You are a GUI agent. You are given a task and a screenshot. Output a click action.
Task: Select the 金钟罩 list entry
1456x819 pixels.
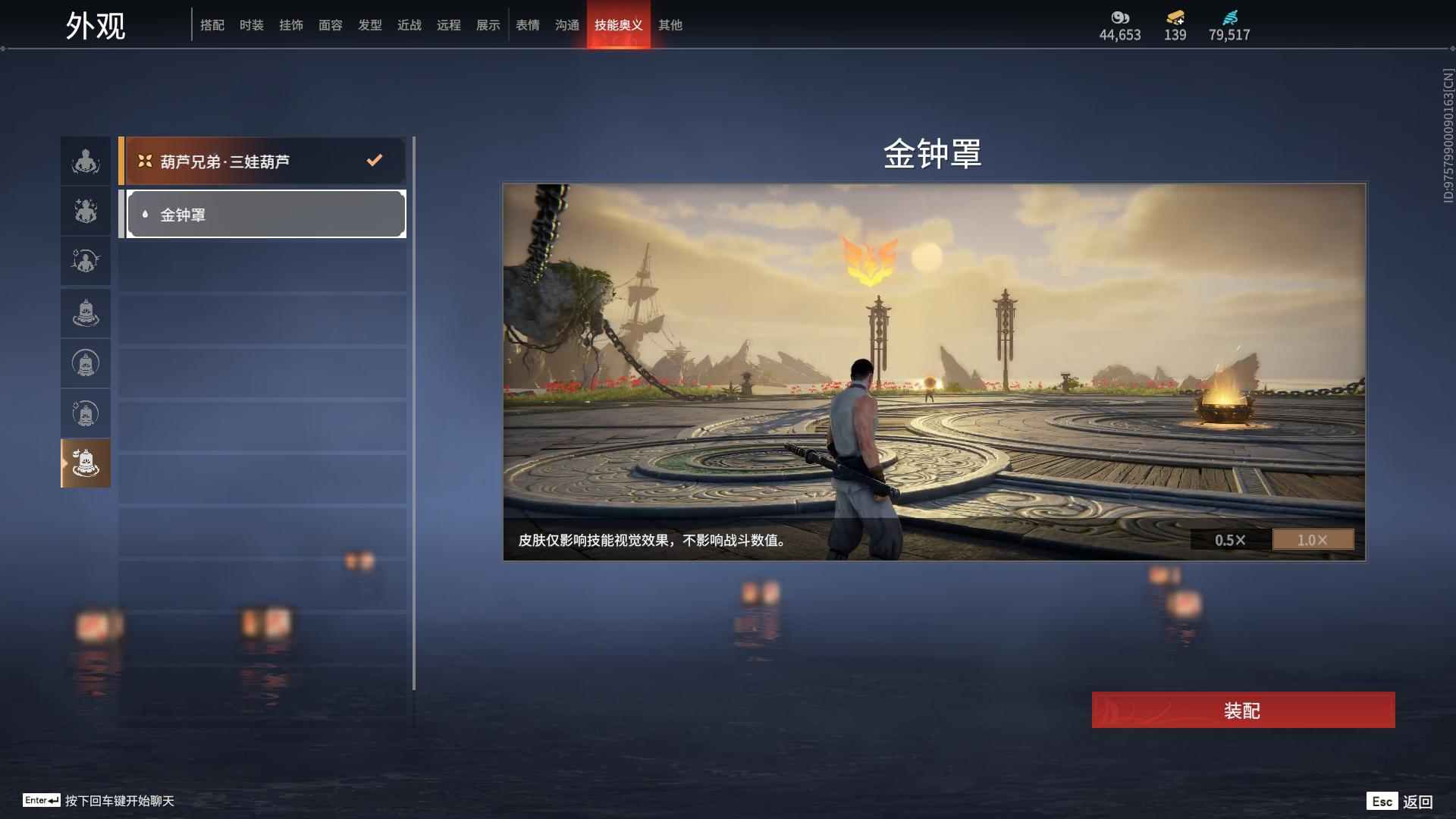[263, 214]
